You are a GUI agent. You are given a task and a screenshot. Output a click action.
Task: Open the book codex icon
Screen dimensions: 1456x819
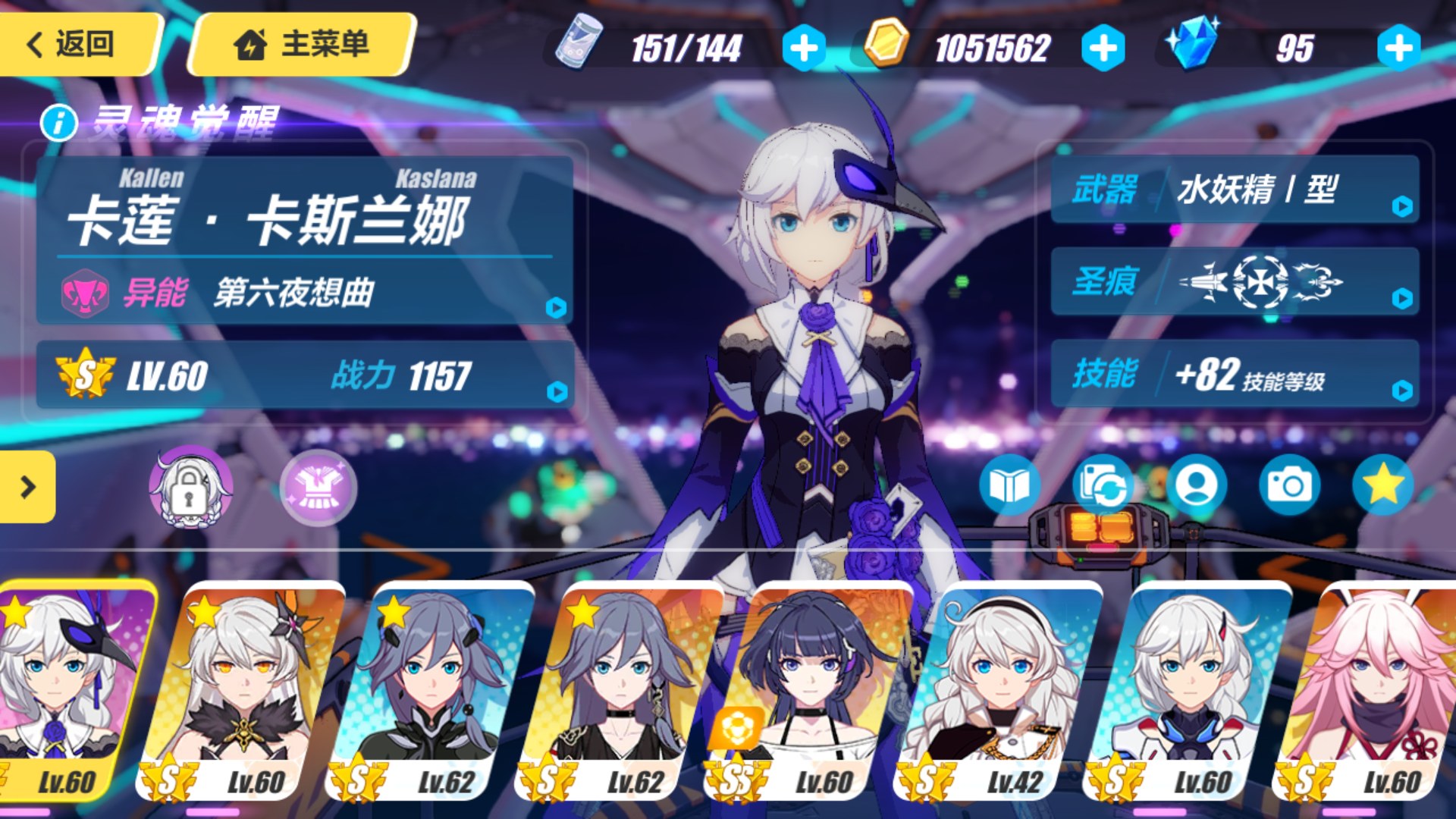[1009, 485]
